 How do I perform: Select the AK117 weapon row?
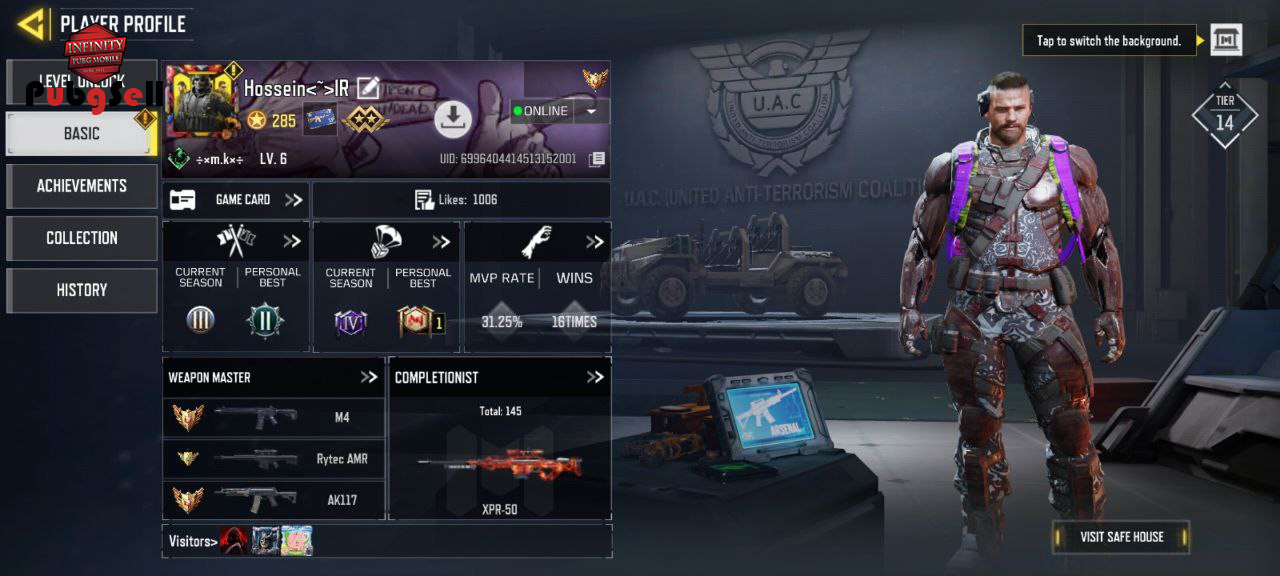(x=273, y=500)
